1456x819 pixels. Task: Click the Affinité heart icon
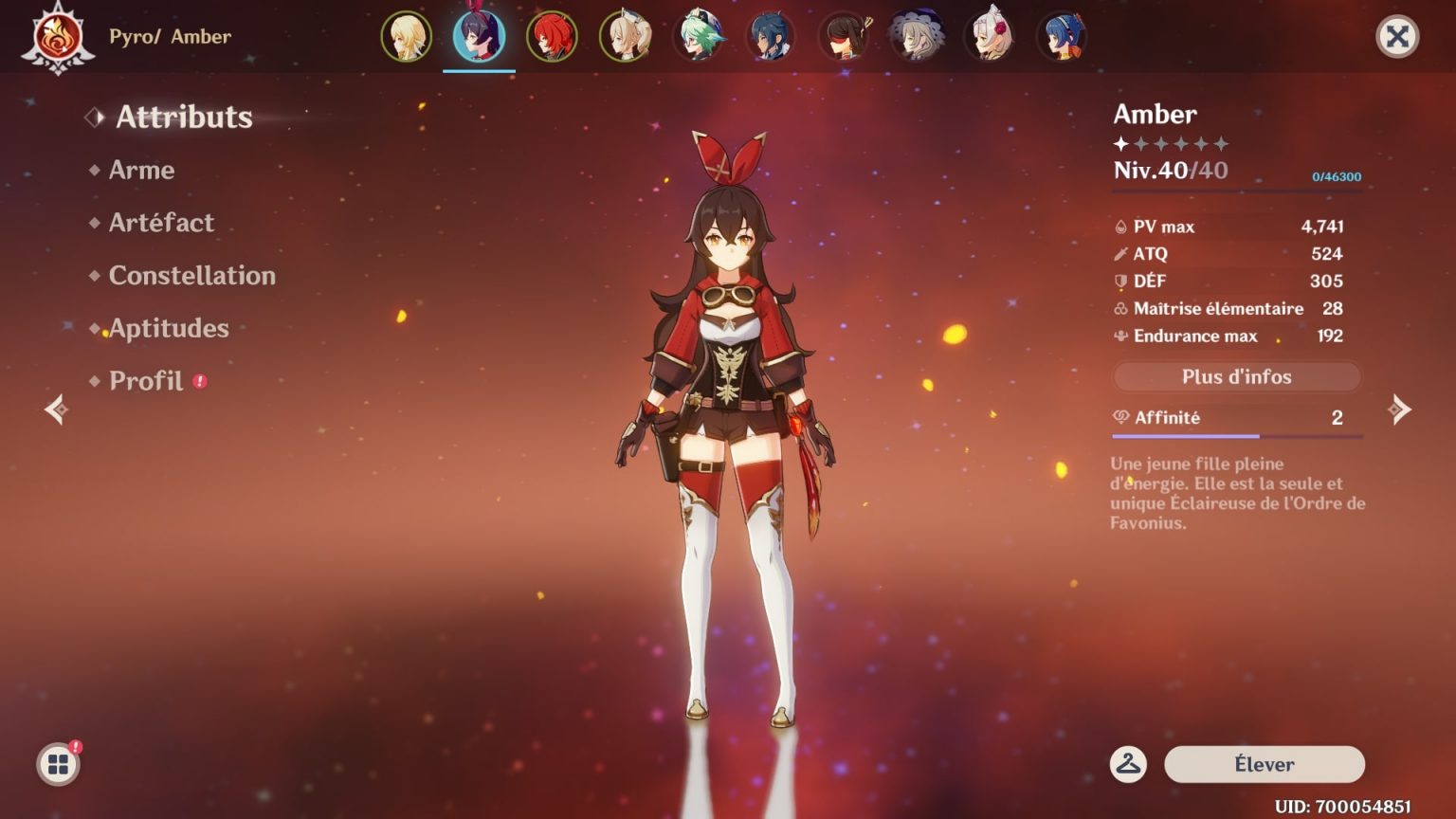1122,417
